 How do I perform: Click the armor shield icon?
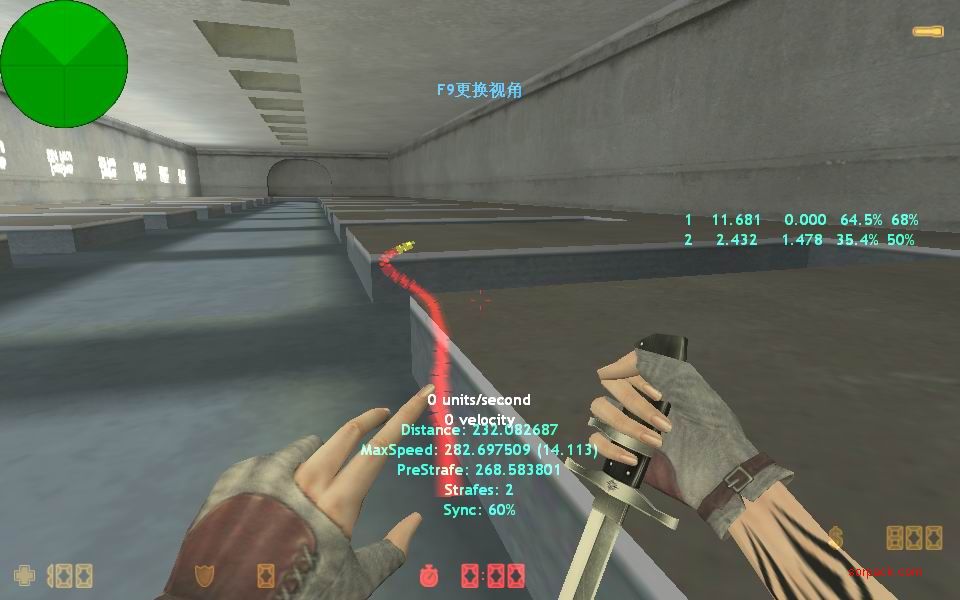[204, 576]
